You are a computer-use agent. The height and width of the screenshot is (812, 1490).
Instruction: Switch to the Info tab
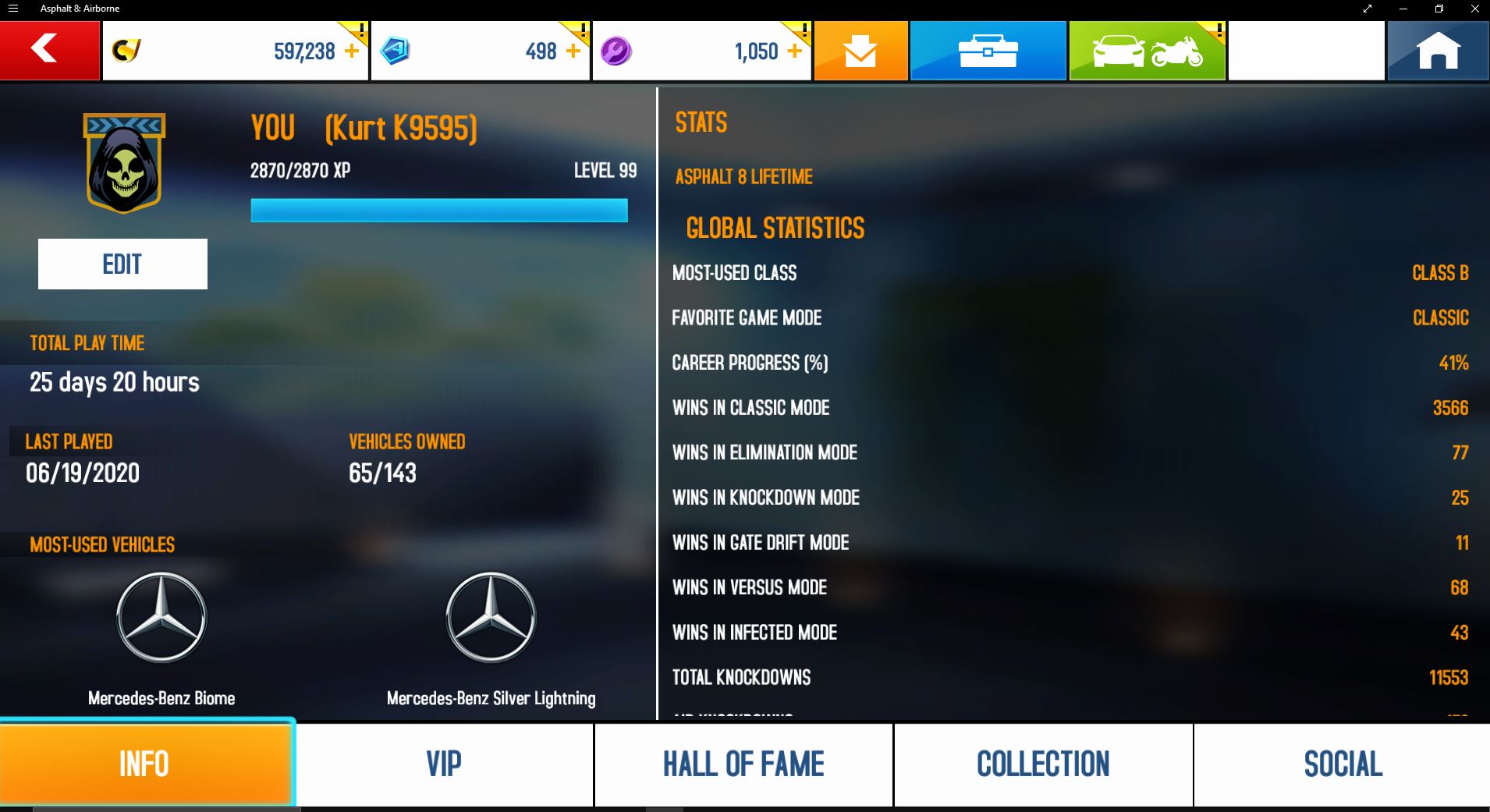(146, 764)
